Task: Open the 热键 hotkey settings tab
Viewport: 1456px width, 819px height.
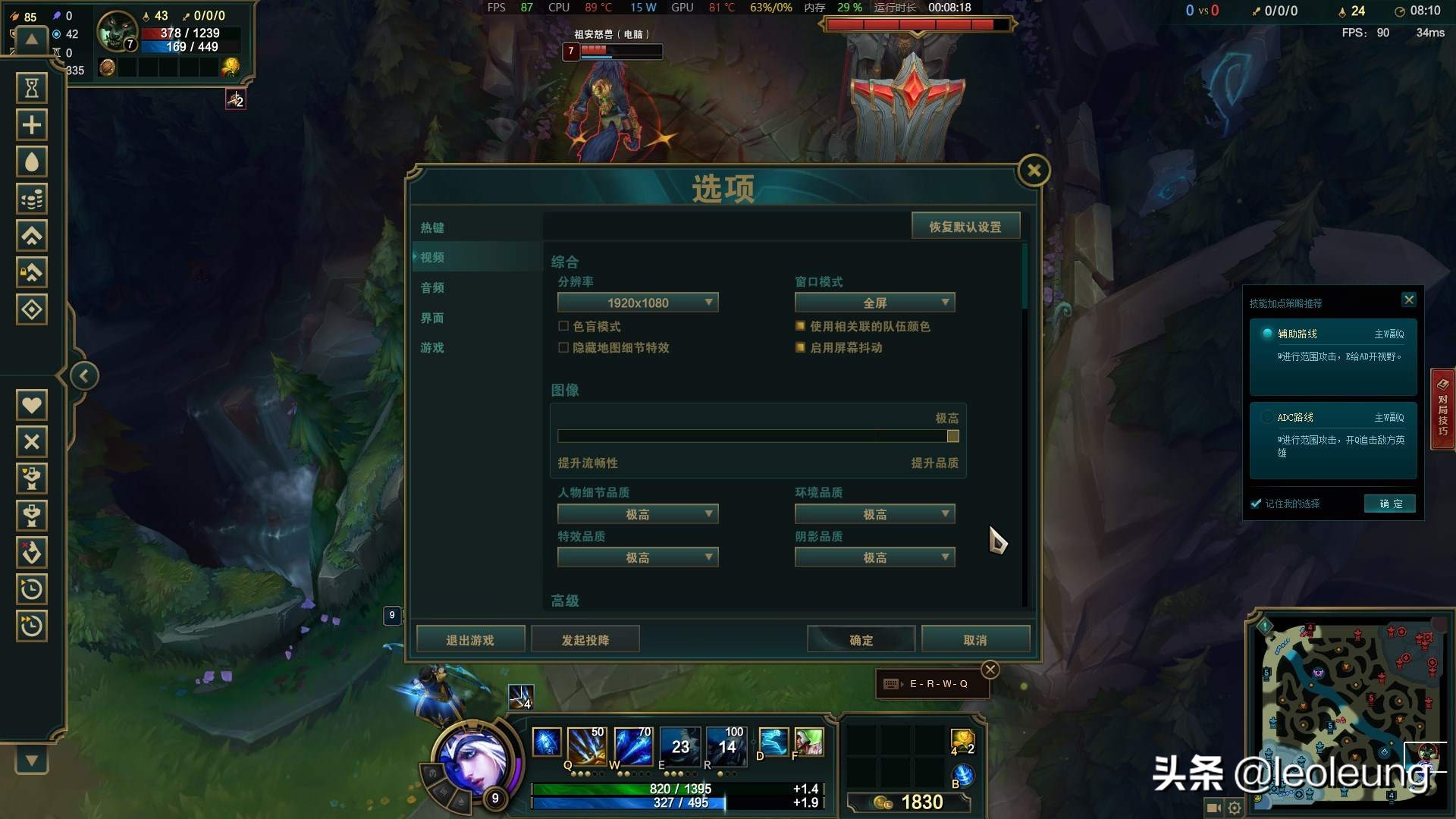Action: pos(431,227)
